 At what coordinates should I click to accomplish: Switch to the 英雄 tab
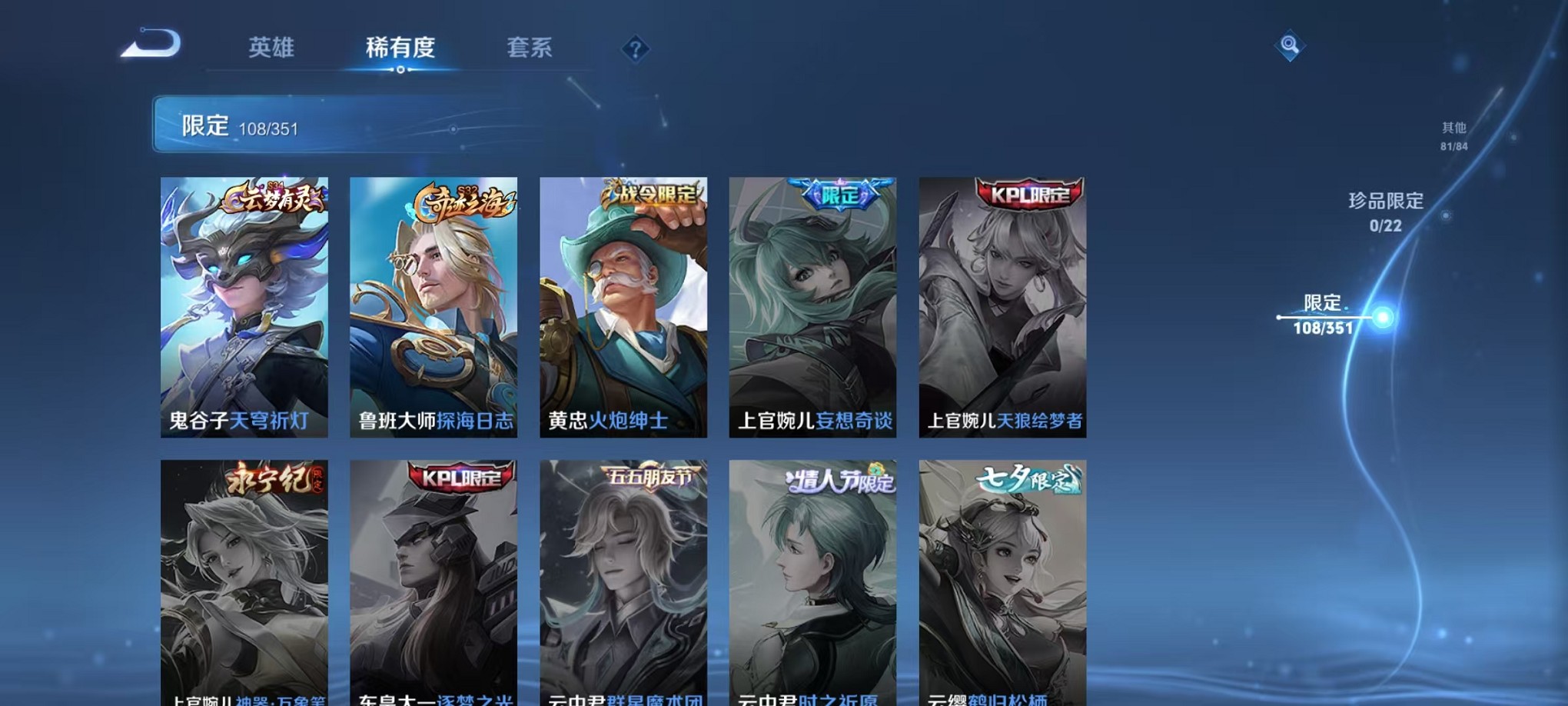tap(271, 48)
